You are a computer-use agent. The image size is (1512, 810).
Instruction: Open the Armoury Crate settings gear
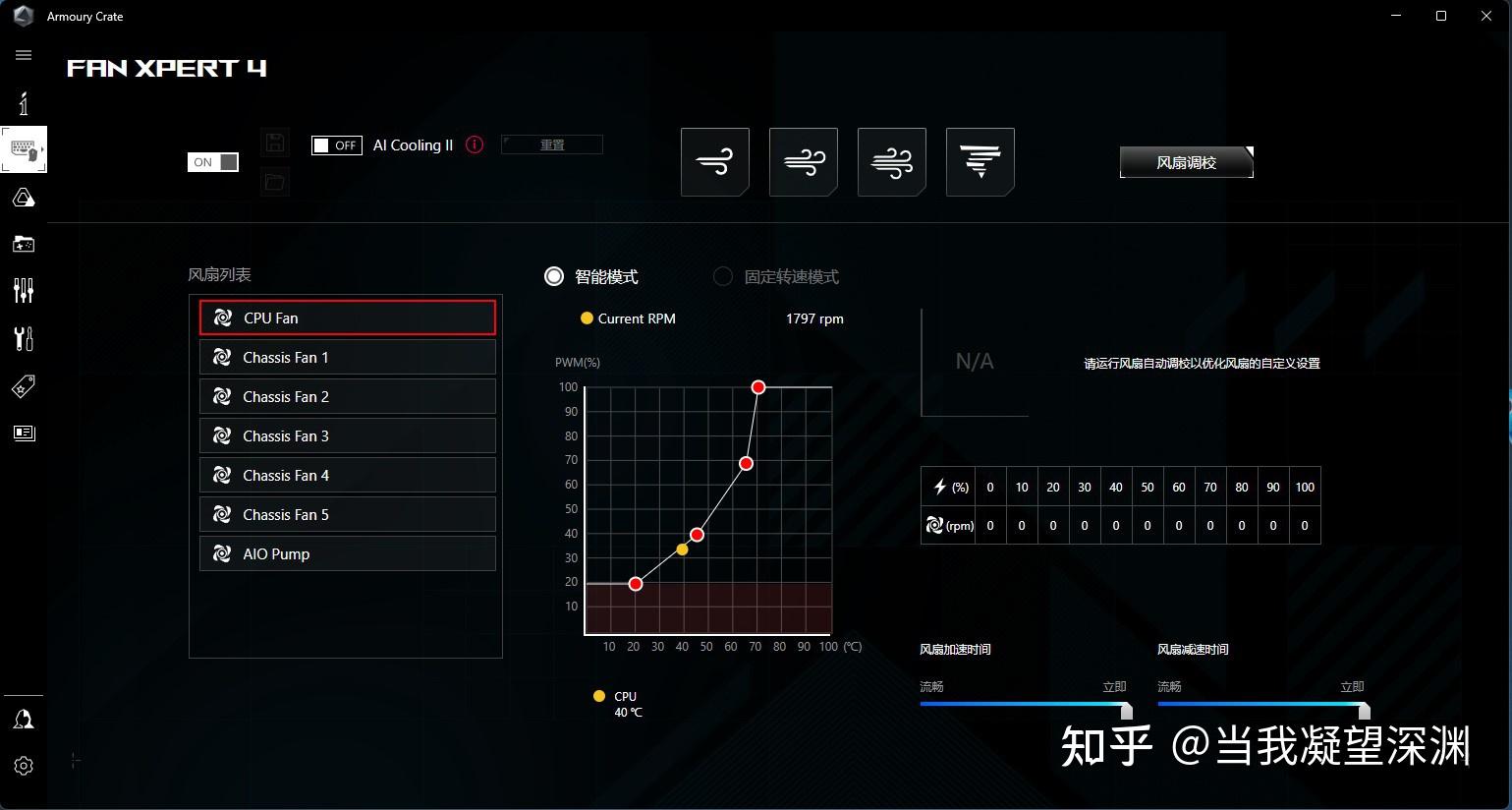23,765
